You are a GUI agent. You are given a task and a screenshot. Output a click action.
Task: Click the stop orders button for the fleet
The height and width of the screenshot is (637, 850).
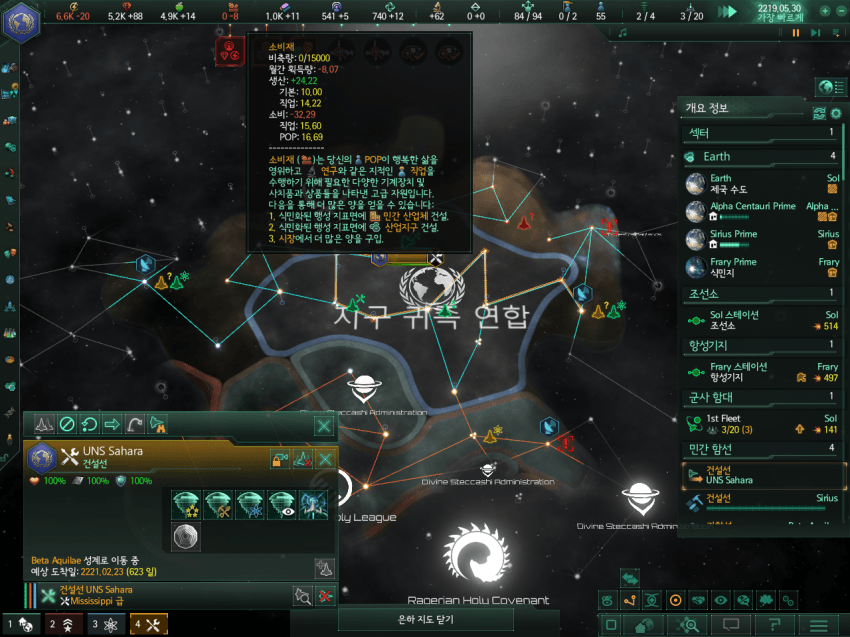[67, 425]
